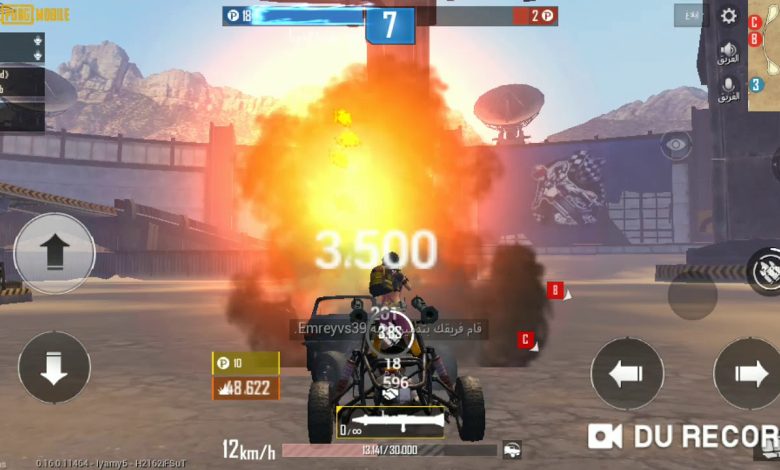The image size is (780, 470).
Task: Toggle the team speaker voice icon
Action: (x=729, y=53)
